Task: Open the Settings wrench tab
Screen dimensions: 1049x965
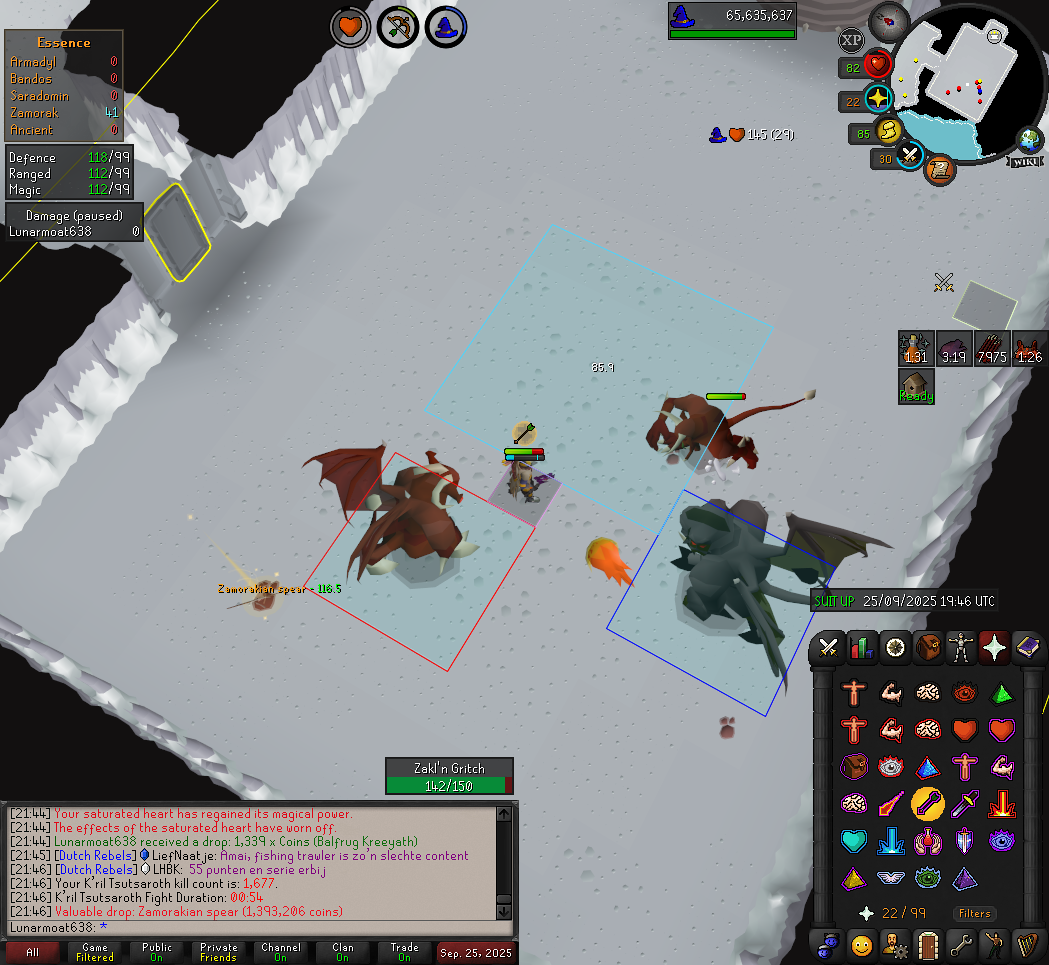Action: pyautogui.click(x=961, y=943)
